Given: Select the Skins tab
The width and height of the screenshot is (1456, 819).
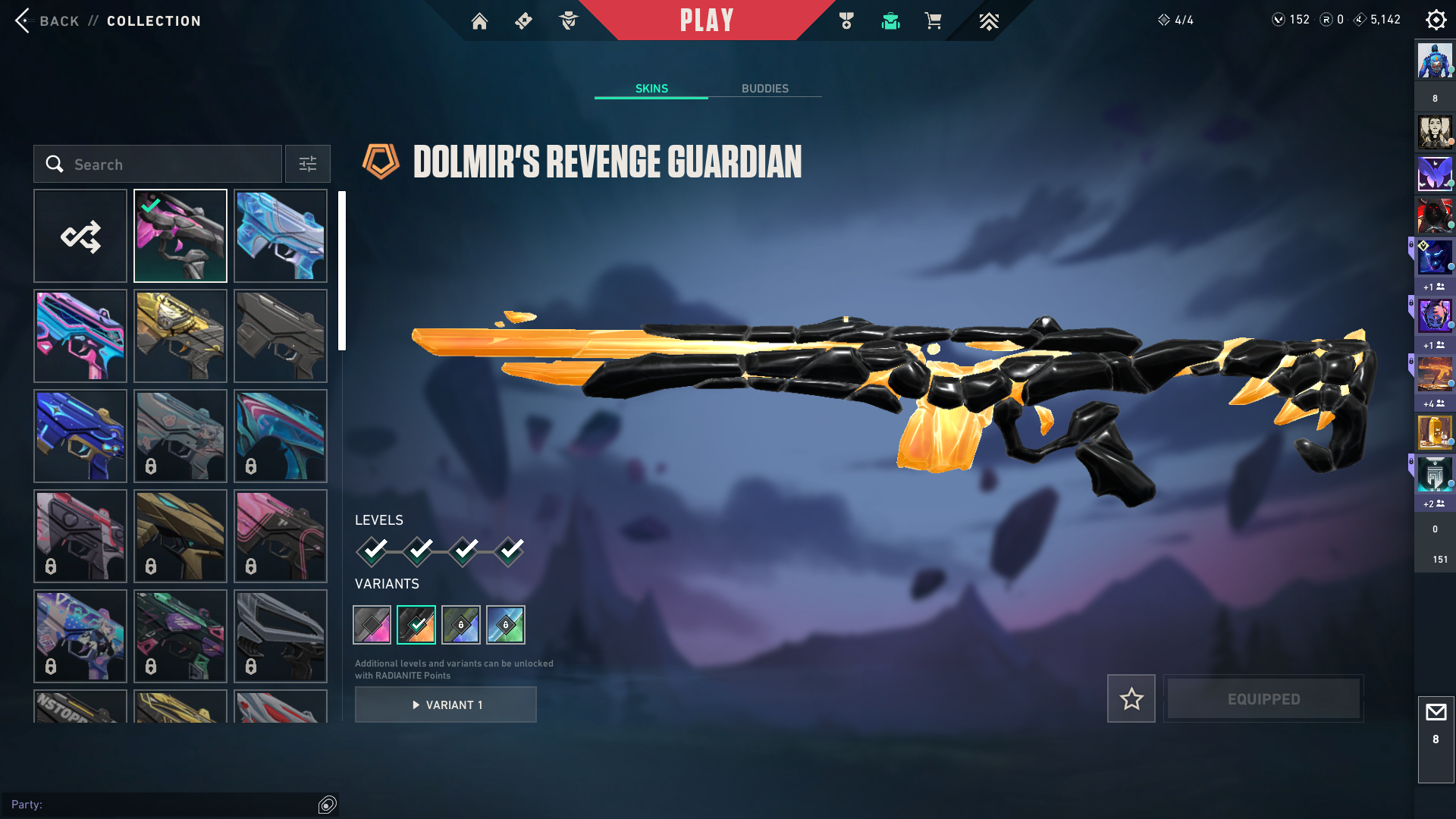Looking at the screenshot, I should (x=651, y=89).
